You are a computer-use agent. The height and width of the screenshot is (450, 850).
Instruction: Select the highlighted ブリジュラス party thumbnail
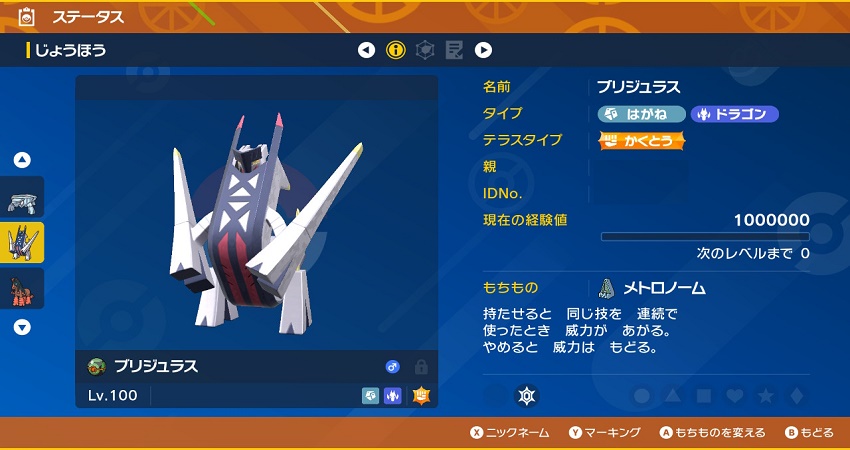click(x=22, y=243)
